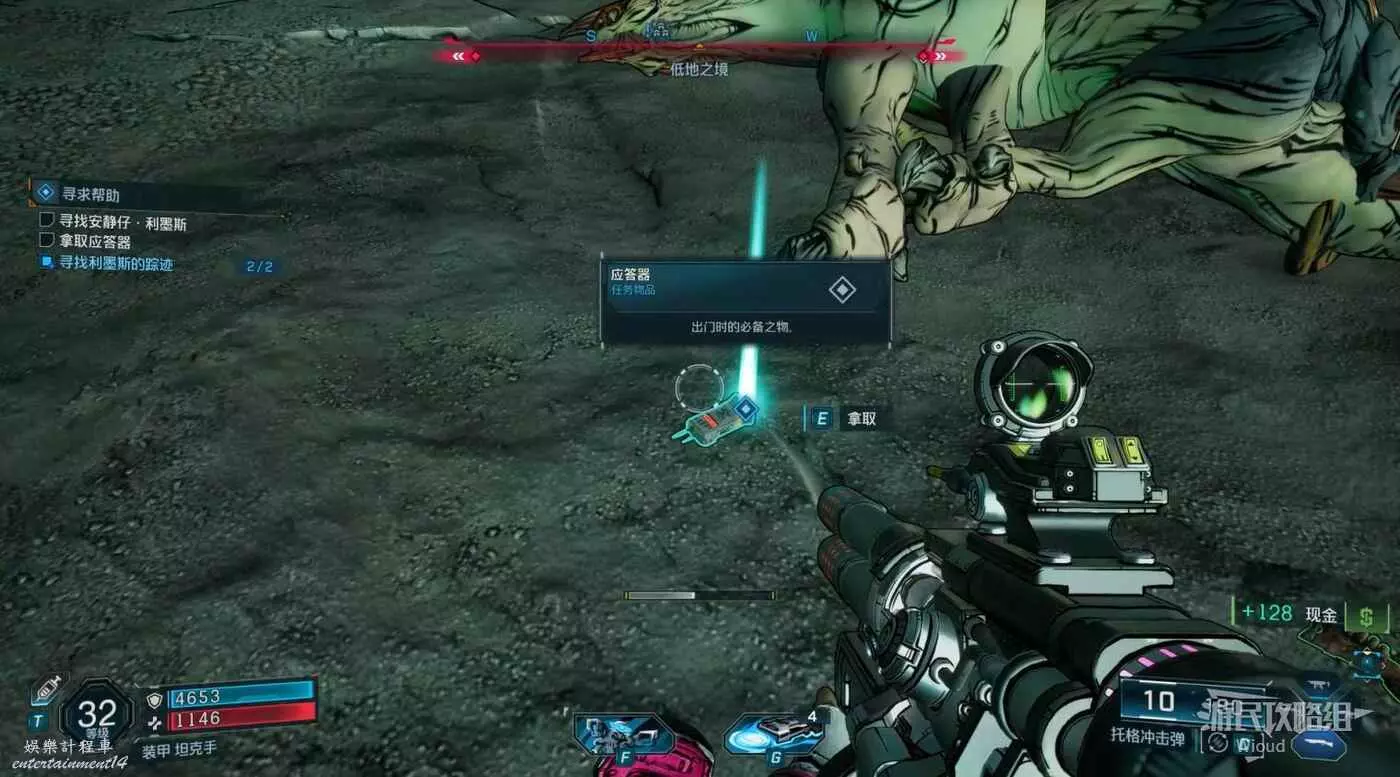Click the 应答器 item tooltip card
The height and width of the screenshot is (777, 1400).
[745, 301]
